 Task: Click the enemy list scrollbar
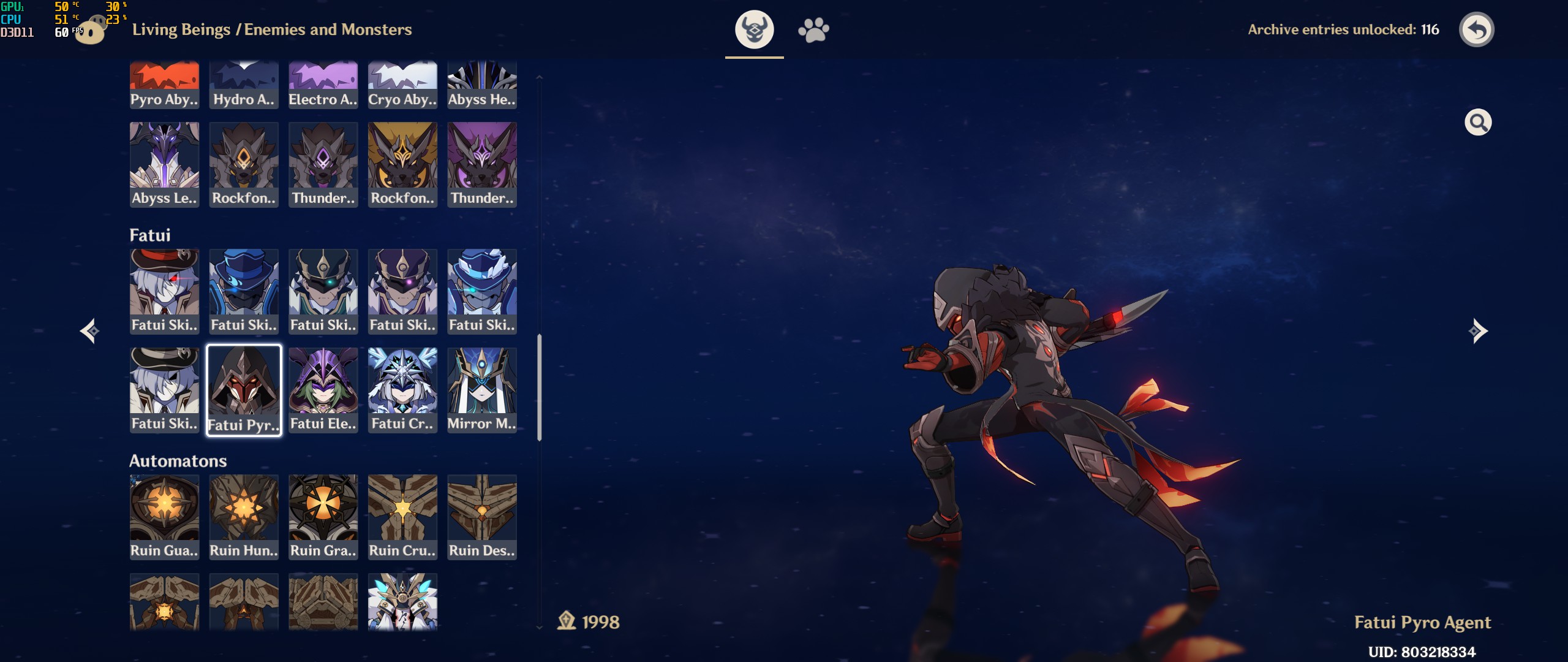[539, 387]
